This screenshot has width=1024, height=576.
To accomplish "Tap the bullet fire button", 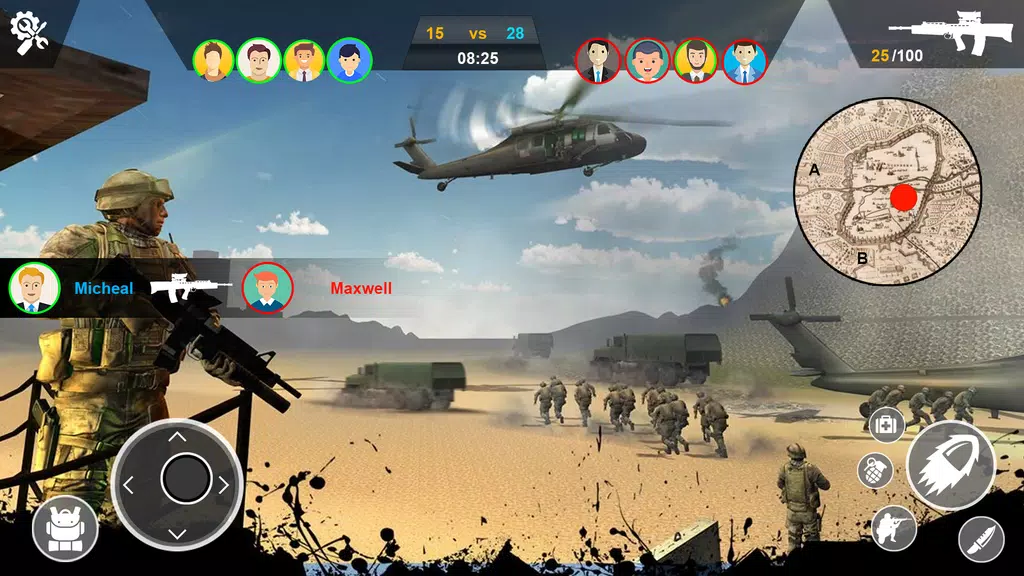I will tap(950, 466).
